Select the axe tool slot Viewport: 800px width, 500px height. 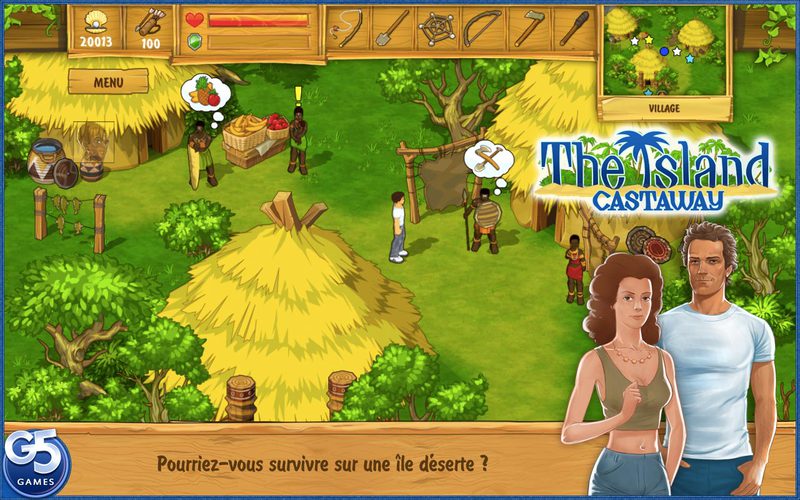pyautogui.click(x=529, y=27)
